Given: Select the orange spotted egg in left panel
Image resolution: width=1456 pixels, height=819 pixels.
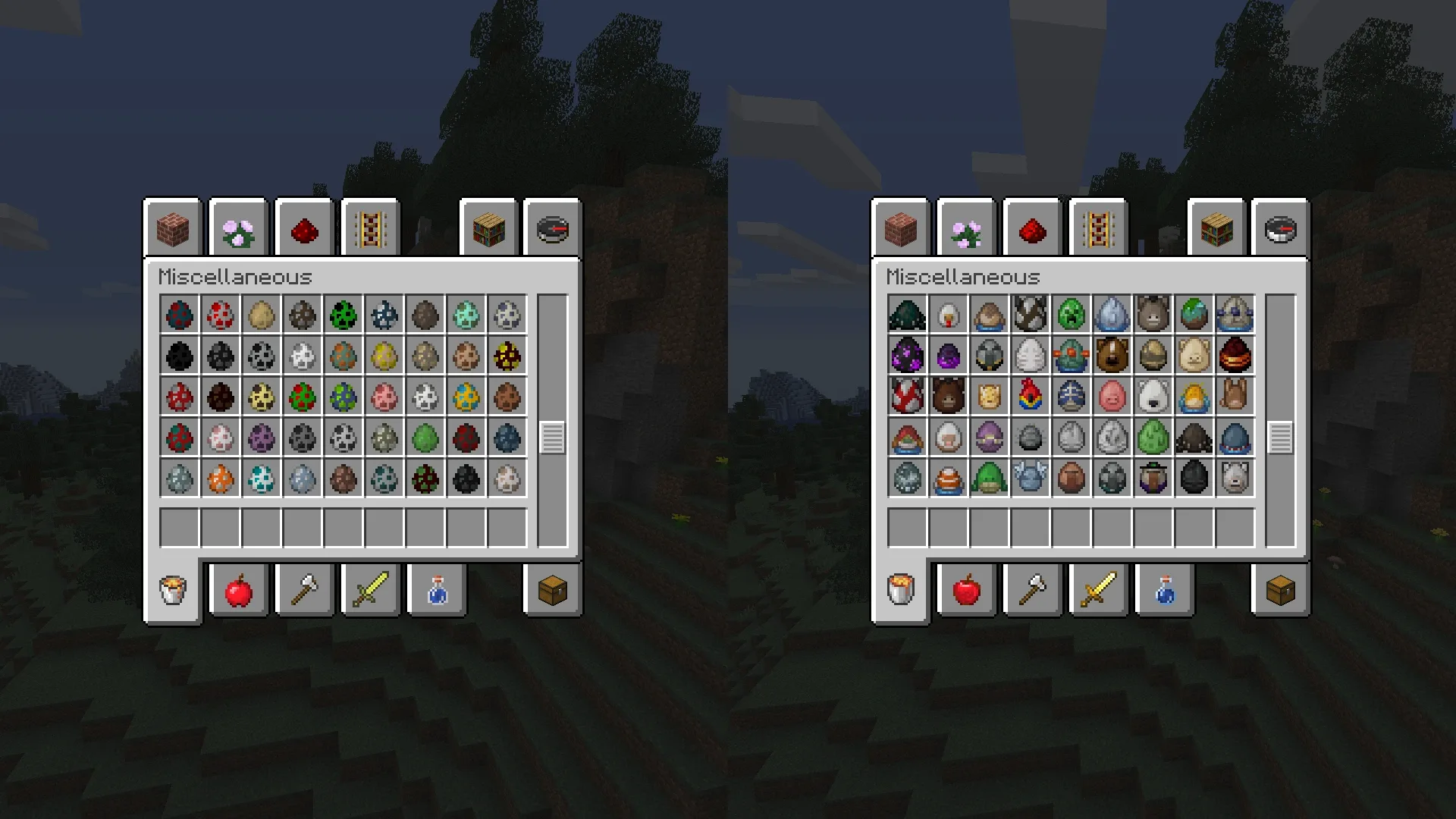Looking at the screenshot, I should click(221, 479).
